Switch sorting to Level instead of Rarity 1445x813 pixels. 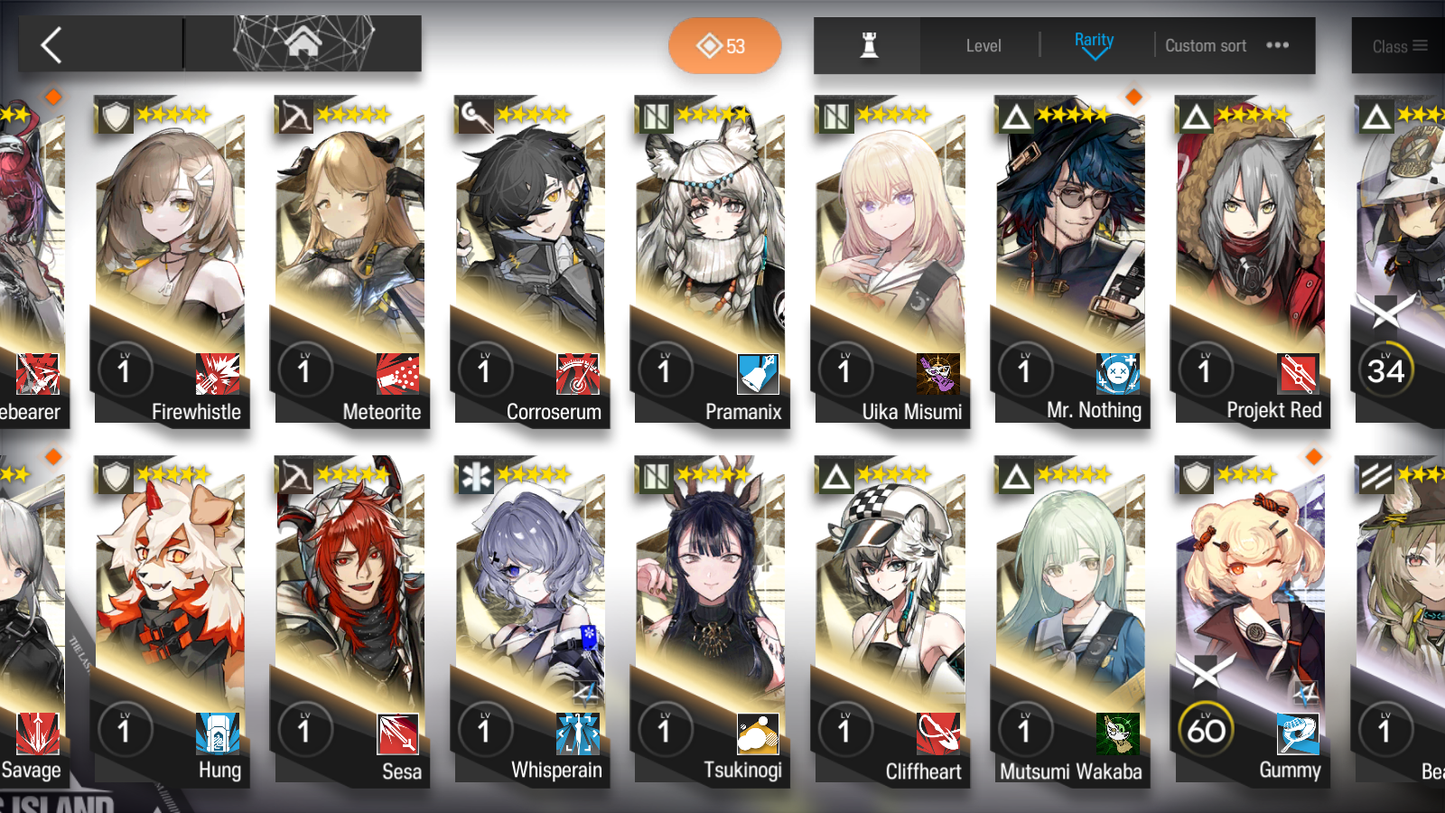click(x=984, y=45)
